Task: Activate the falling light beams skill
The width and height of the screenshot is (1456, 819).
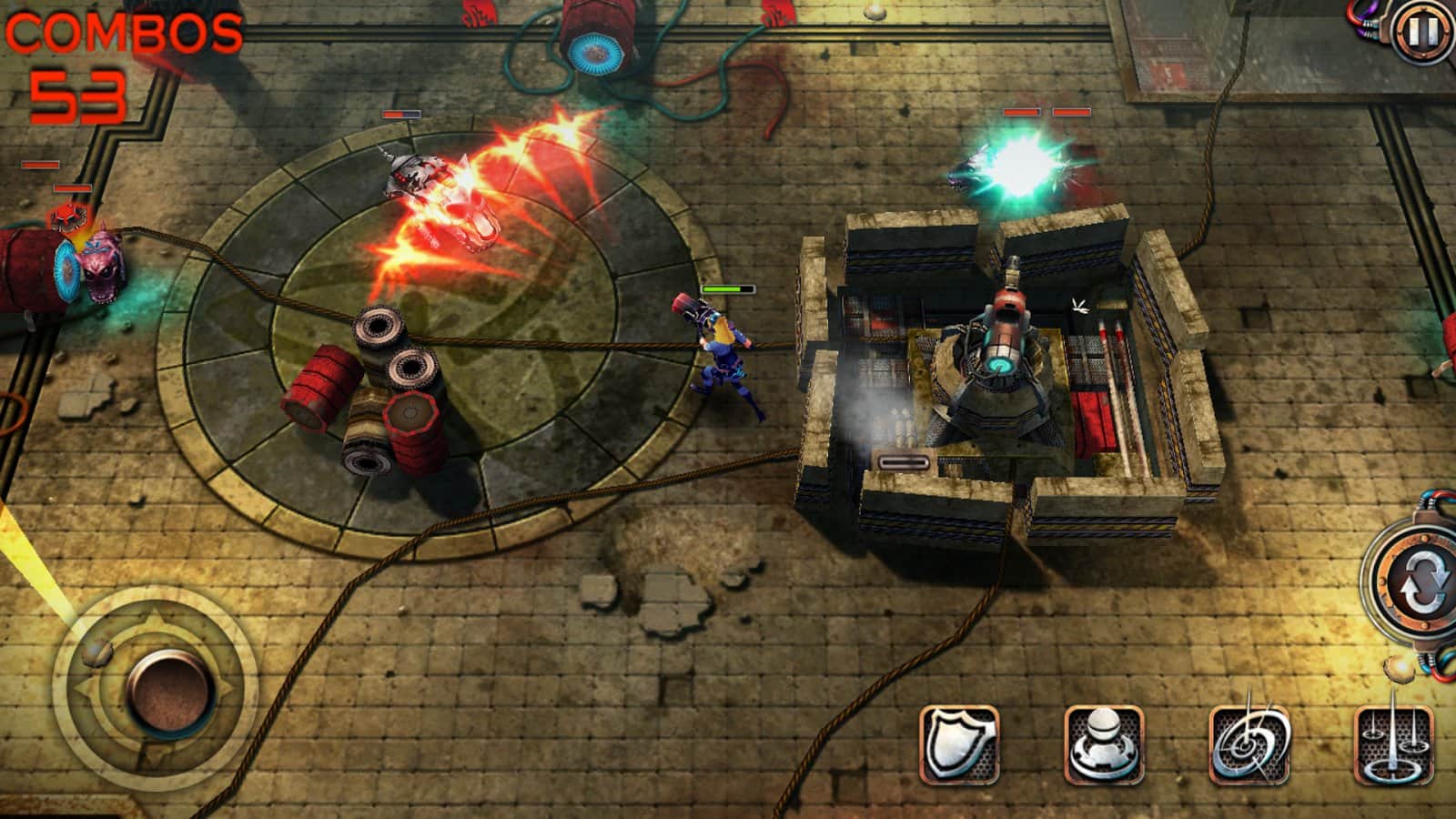Action: (1394, 744)
